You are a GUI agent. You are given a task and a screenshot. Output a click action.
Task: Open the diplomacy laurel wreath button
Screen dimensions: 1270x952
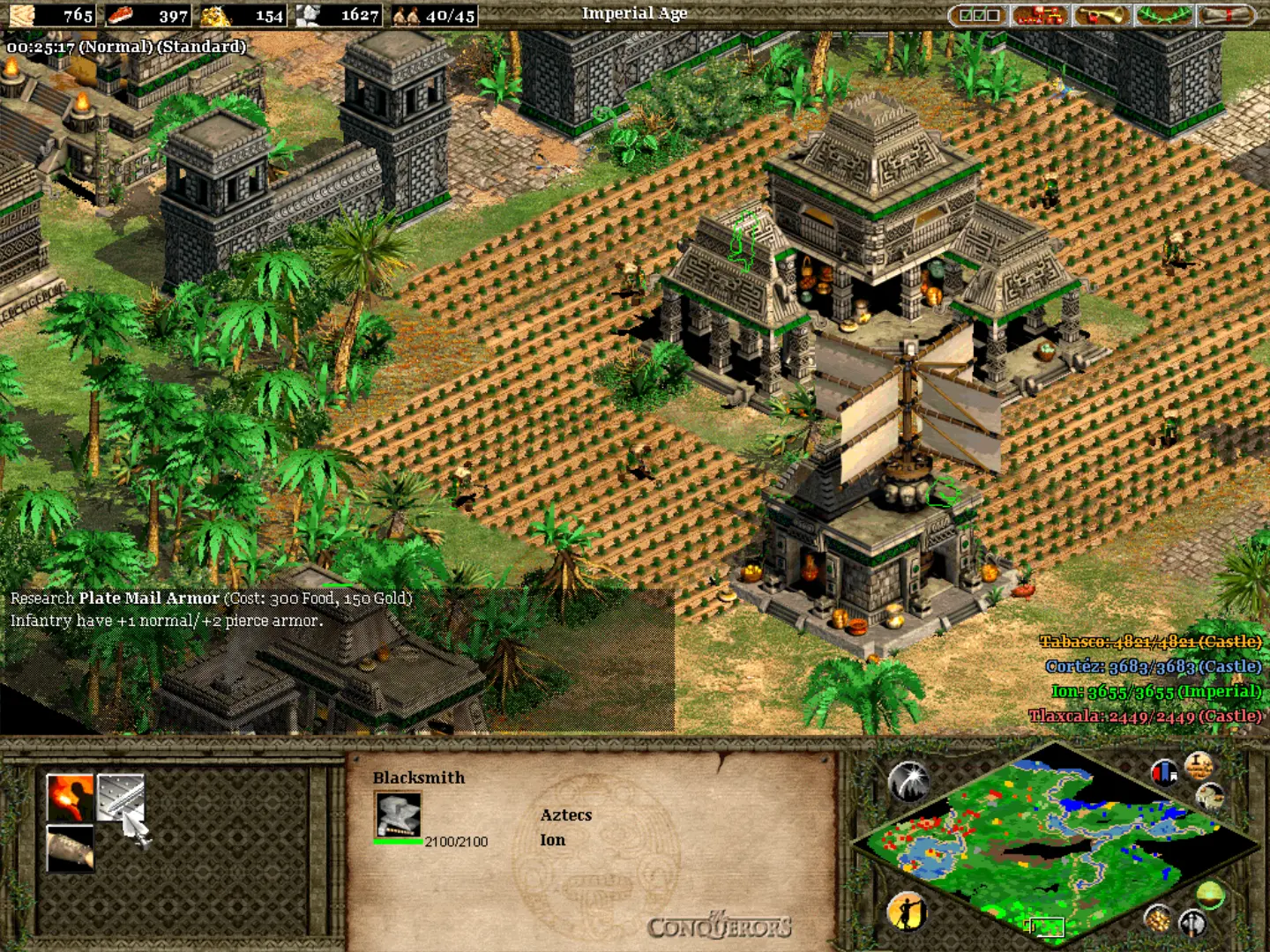[x=1163, y=15]
